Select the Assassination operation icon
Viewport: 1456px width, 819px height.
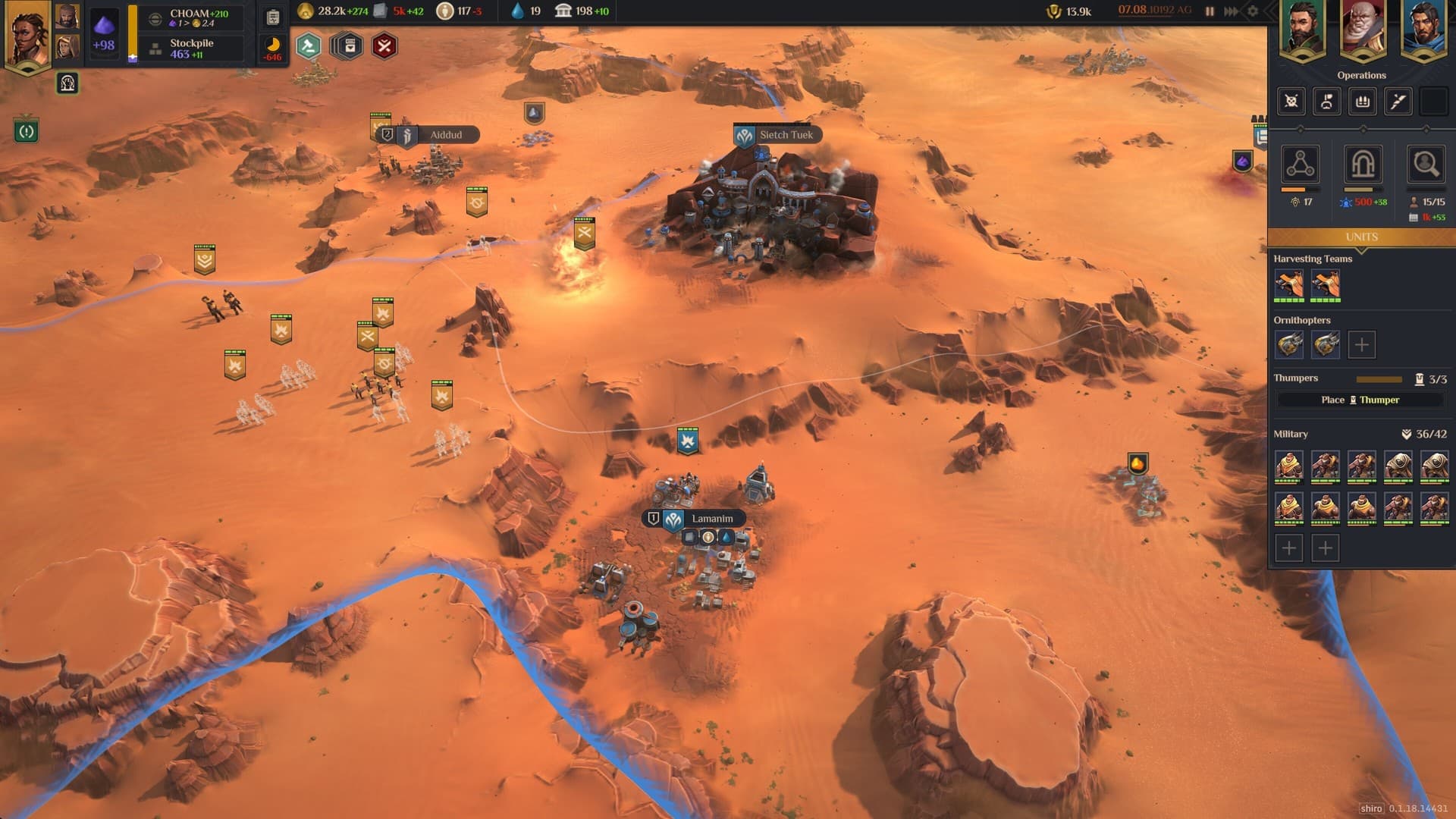[1290, 101]
